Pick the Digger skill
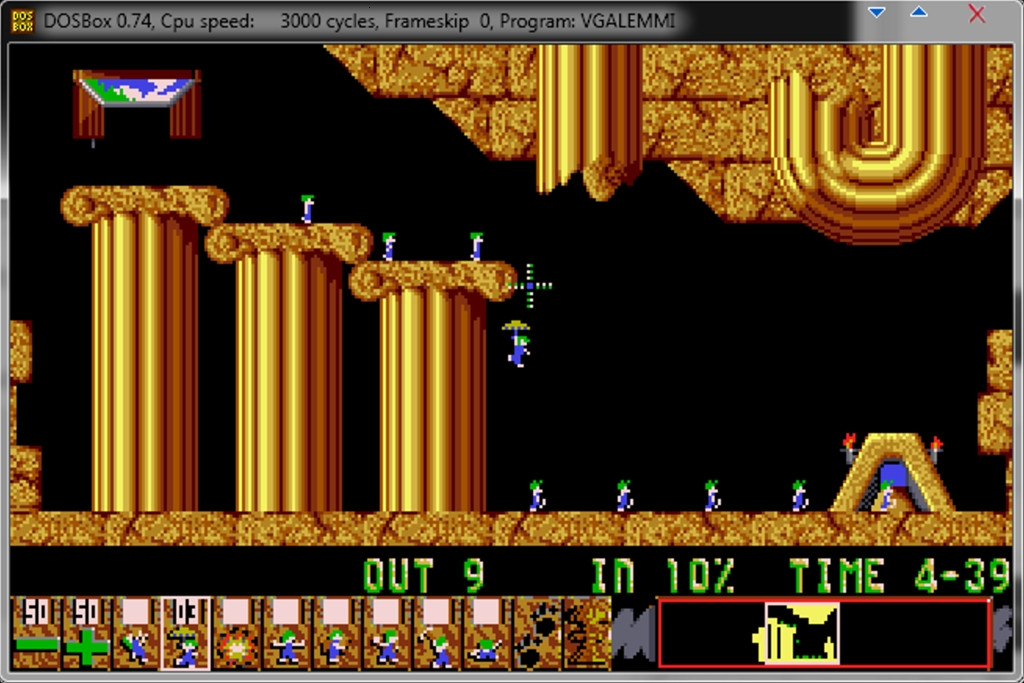 tap(487, 633)
